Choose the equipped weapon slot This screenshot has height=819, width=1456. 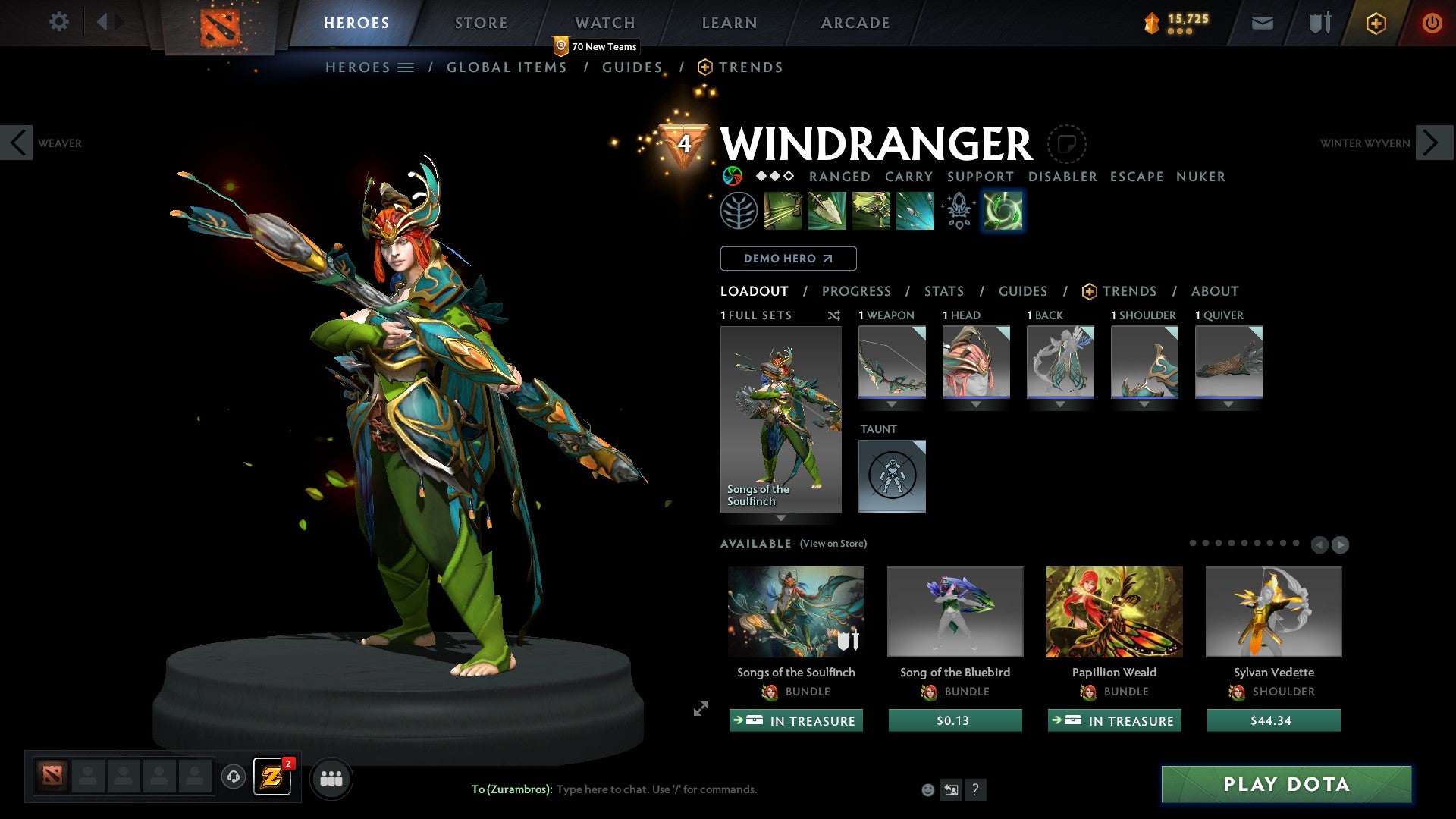pyautogui.click(x=892, y=362)
